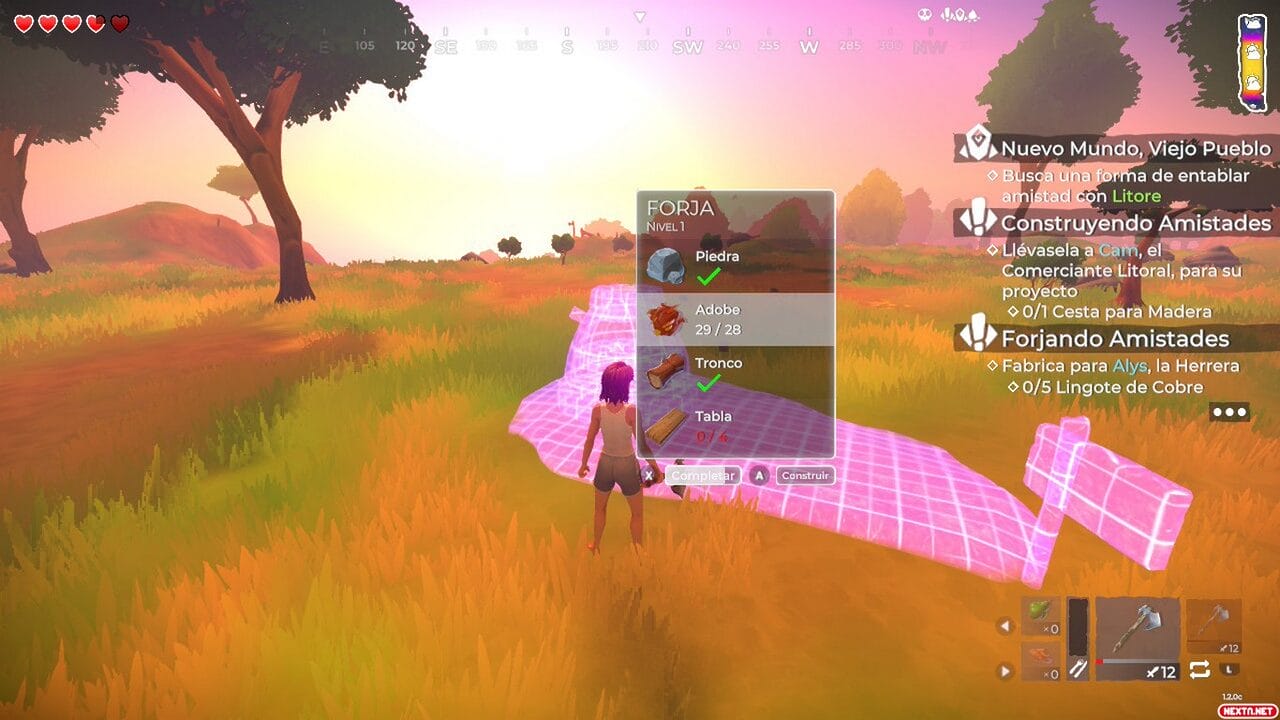Screen dimensions: 1280x720
Task: Click the NextN.net watermark logo
Action: (1234, 709)
